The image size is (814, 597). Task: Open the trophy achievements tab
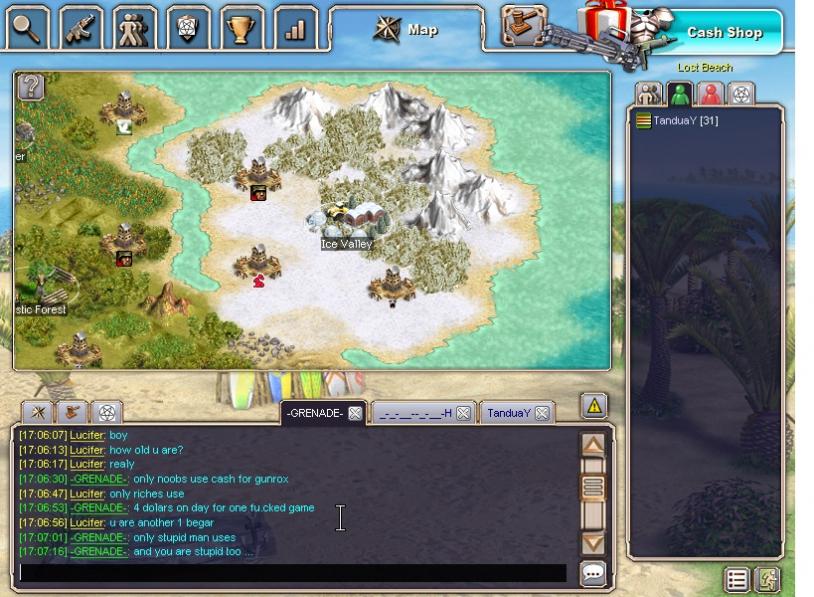click(241, 28)
